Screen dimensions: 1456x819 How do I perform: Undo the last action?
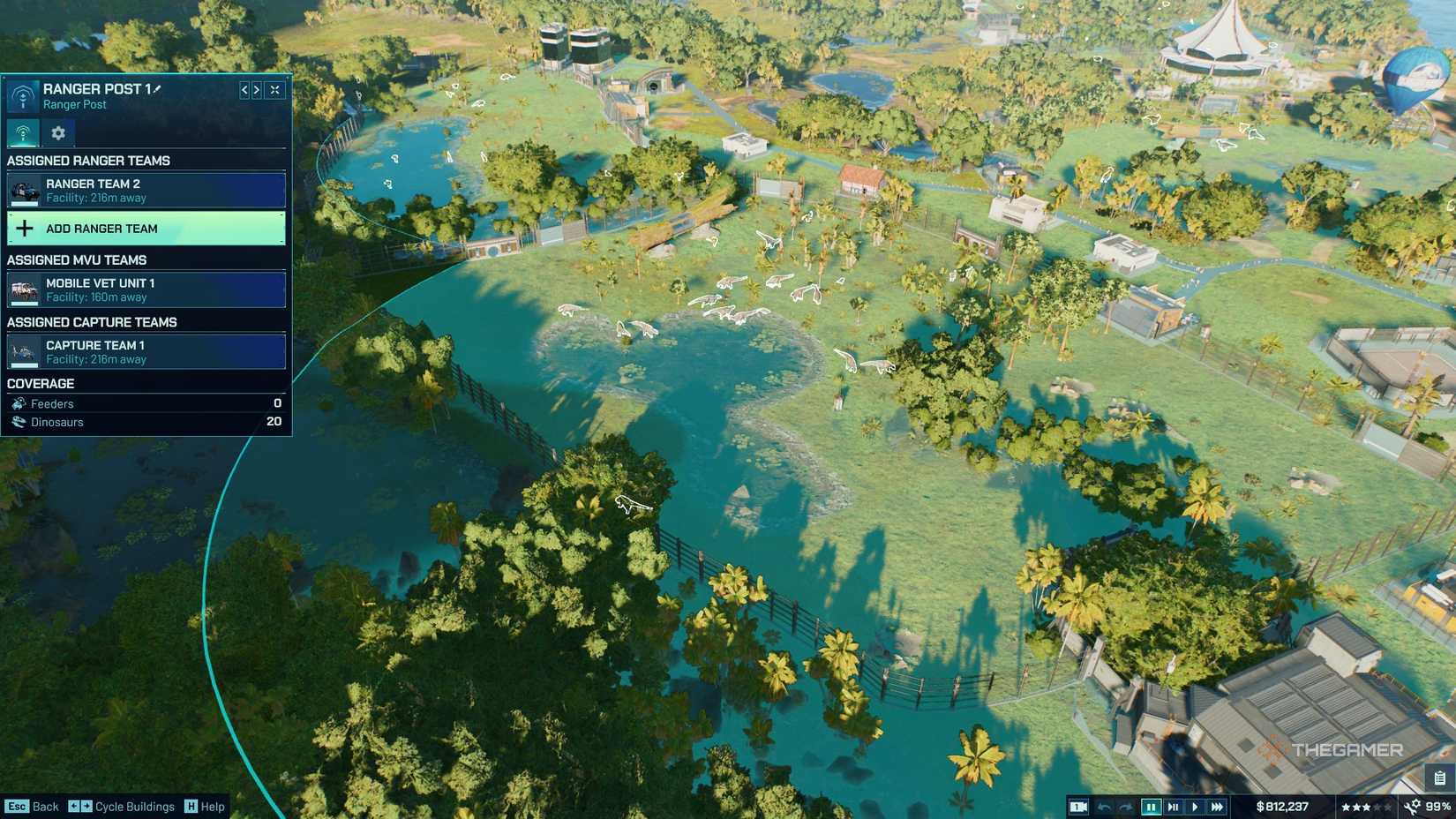coord(1104,805)
